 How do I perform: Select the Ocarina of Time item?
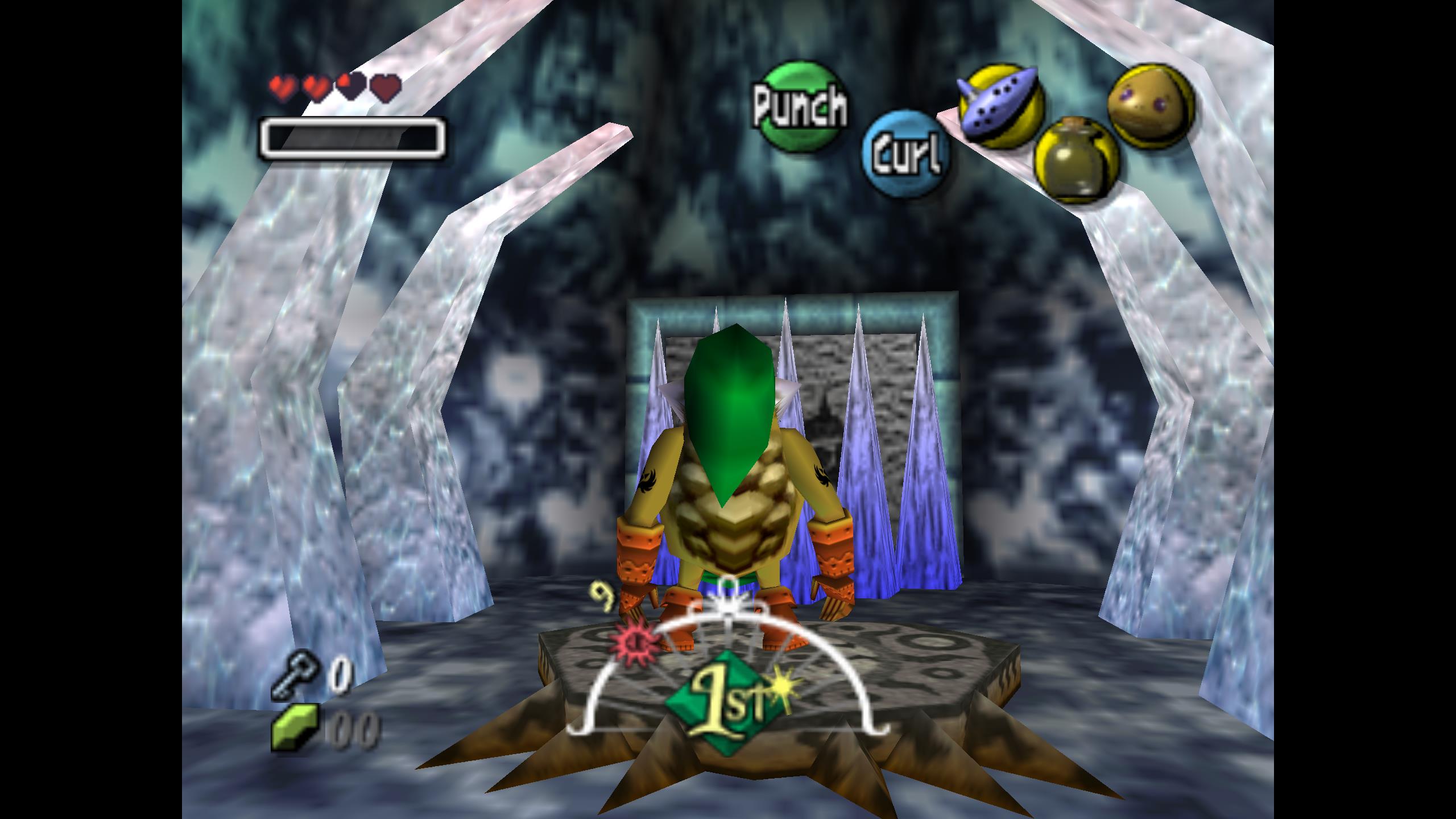1001,105
